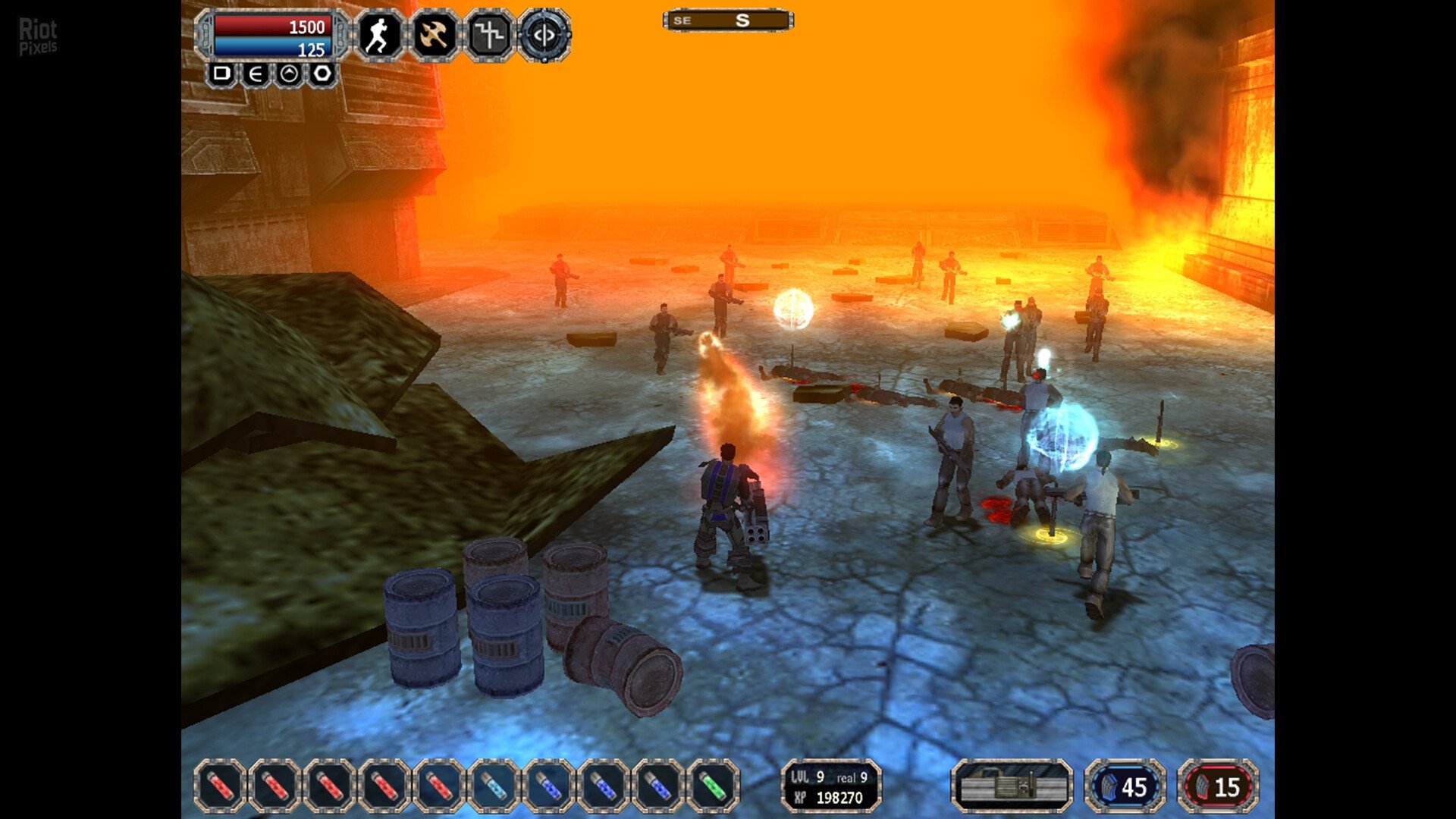Open the small rectangle-shaped menu icon

coord(221,74)
